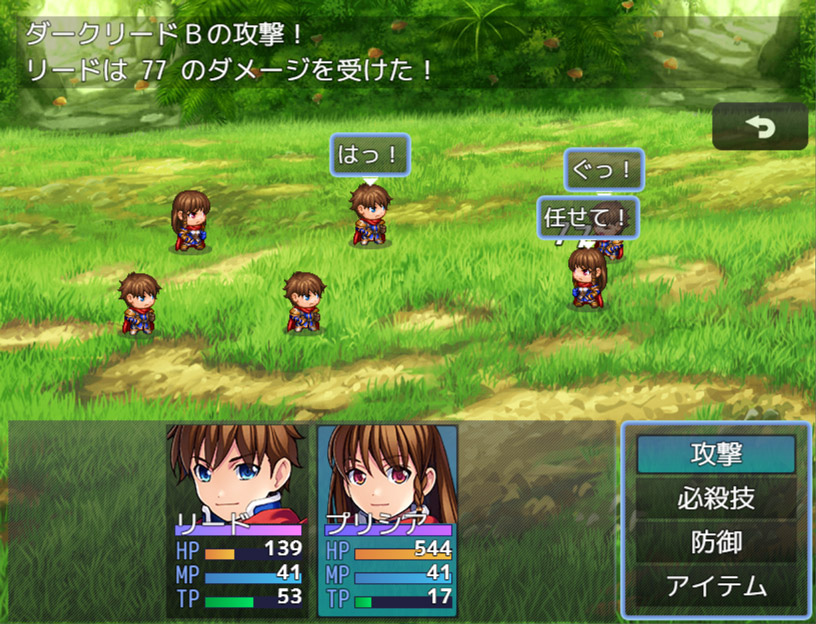816x624 pixels.
Task: Pick the 防御 defend command
Action: point(716,541)
